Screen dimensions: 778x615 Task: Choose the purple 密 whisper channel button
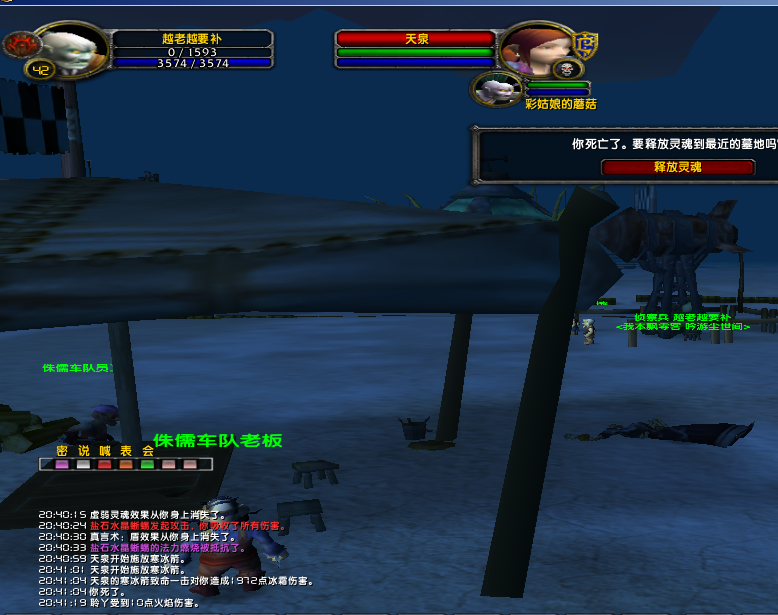(x=62, y=464)
